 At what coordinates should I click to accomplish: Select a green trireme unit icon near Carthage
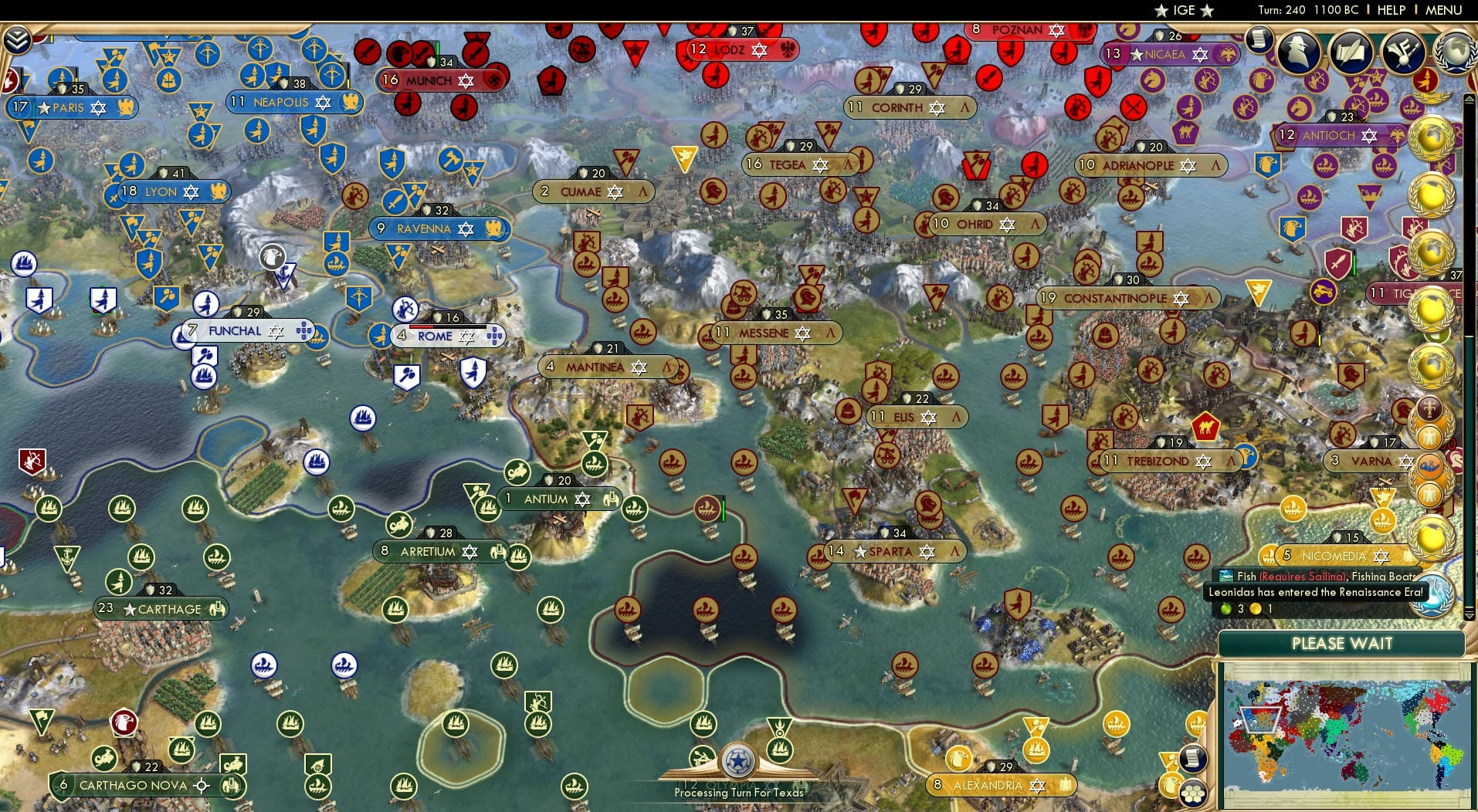pyautogui.click(x=217, y=557)
